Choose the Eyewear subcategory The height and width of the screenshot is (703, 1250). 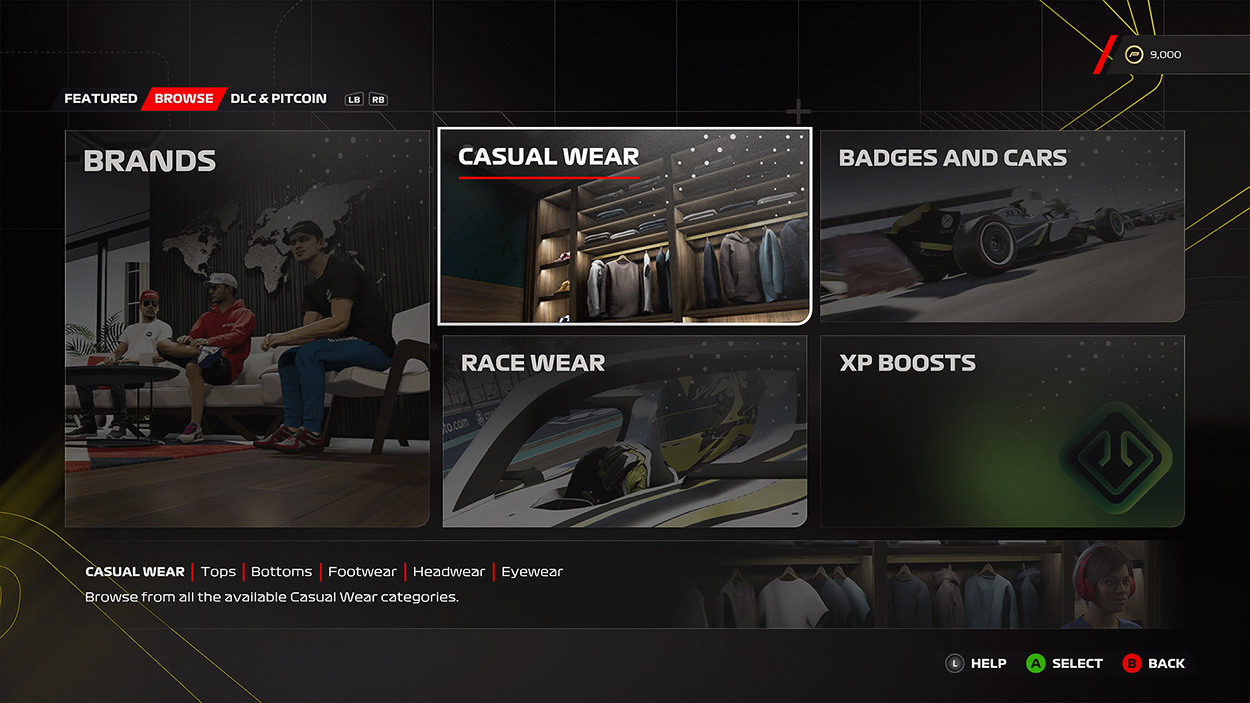[532, 572]
